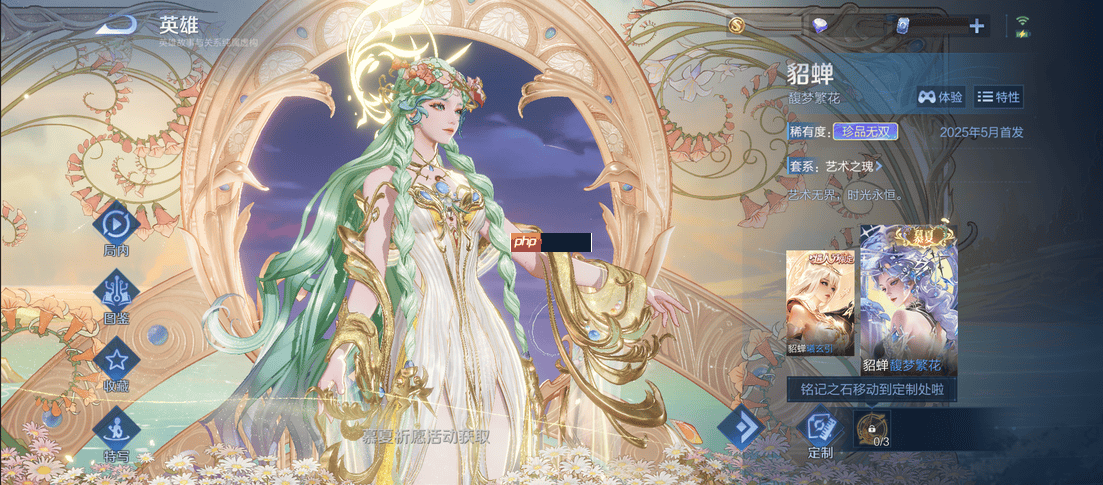Click the 珍品无双 rarity badge
This screenshot has height=485, width=1103.
(865, 131)
